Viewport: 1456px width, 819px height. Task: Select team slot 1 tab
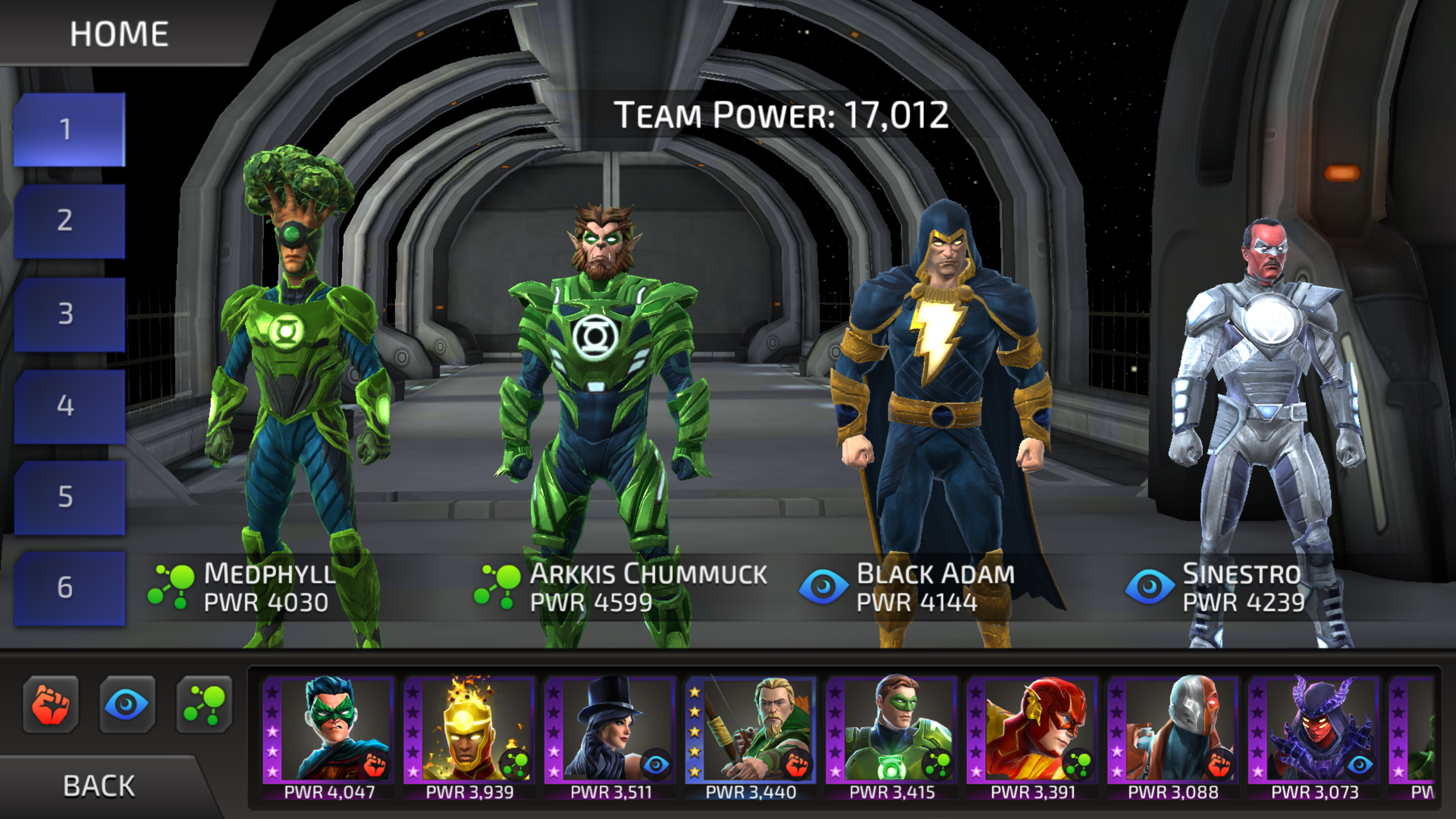tap(68, 130)
